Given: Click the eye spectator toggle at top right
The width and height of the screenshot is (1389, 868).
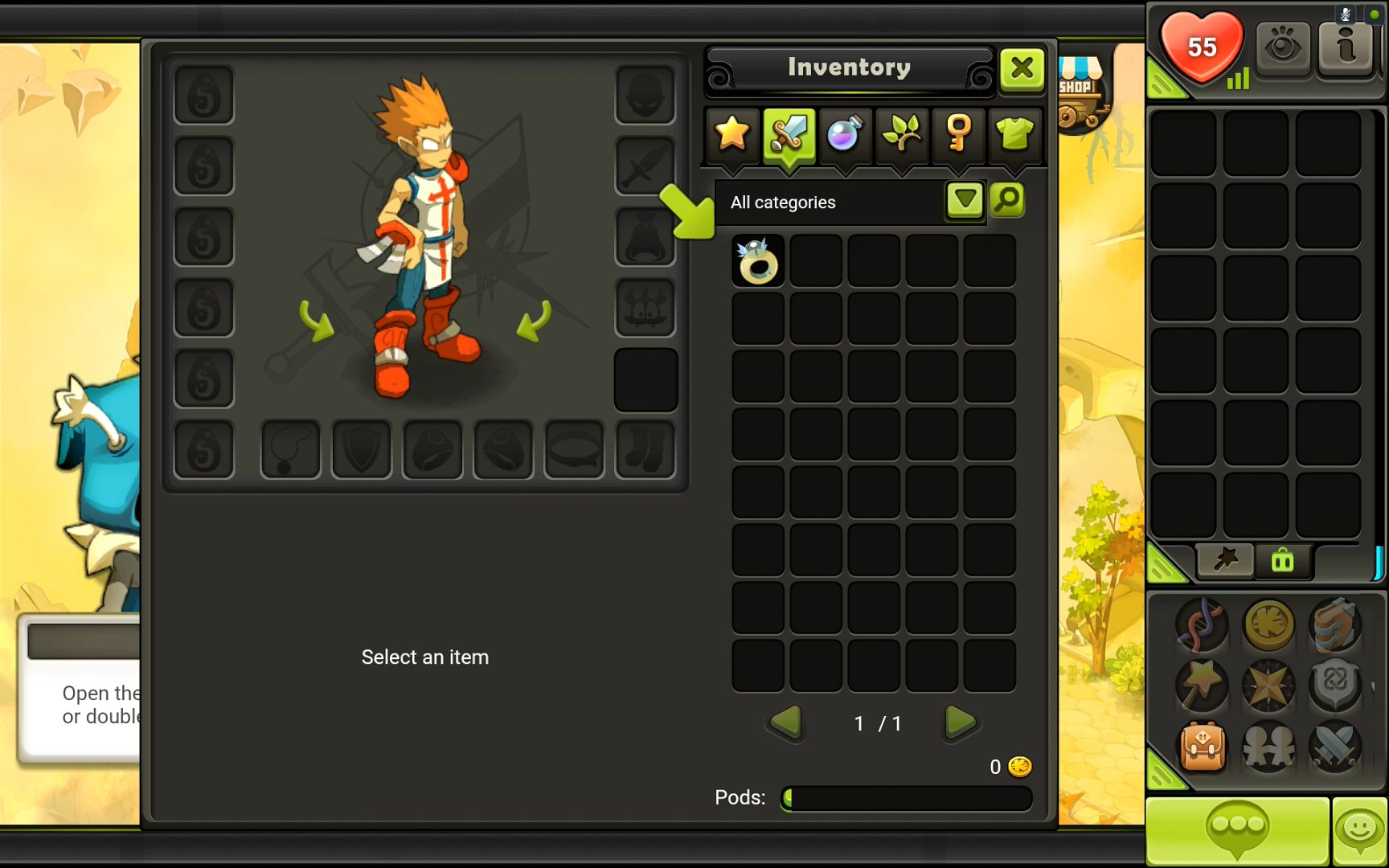Looking at the screenshot, I should coord(1284,47).
